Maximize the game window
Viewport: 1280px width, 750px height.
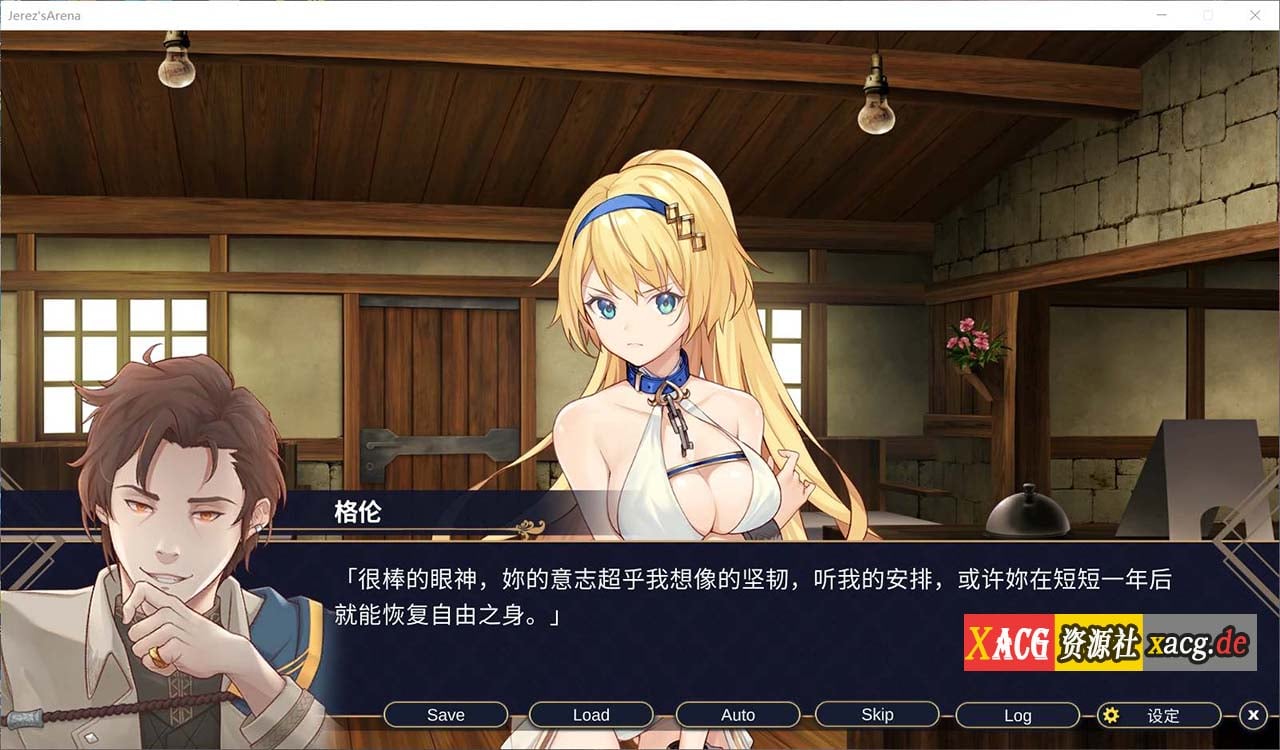1208,15
